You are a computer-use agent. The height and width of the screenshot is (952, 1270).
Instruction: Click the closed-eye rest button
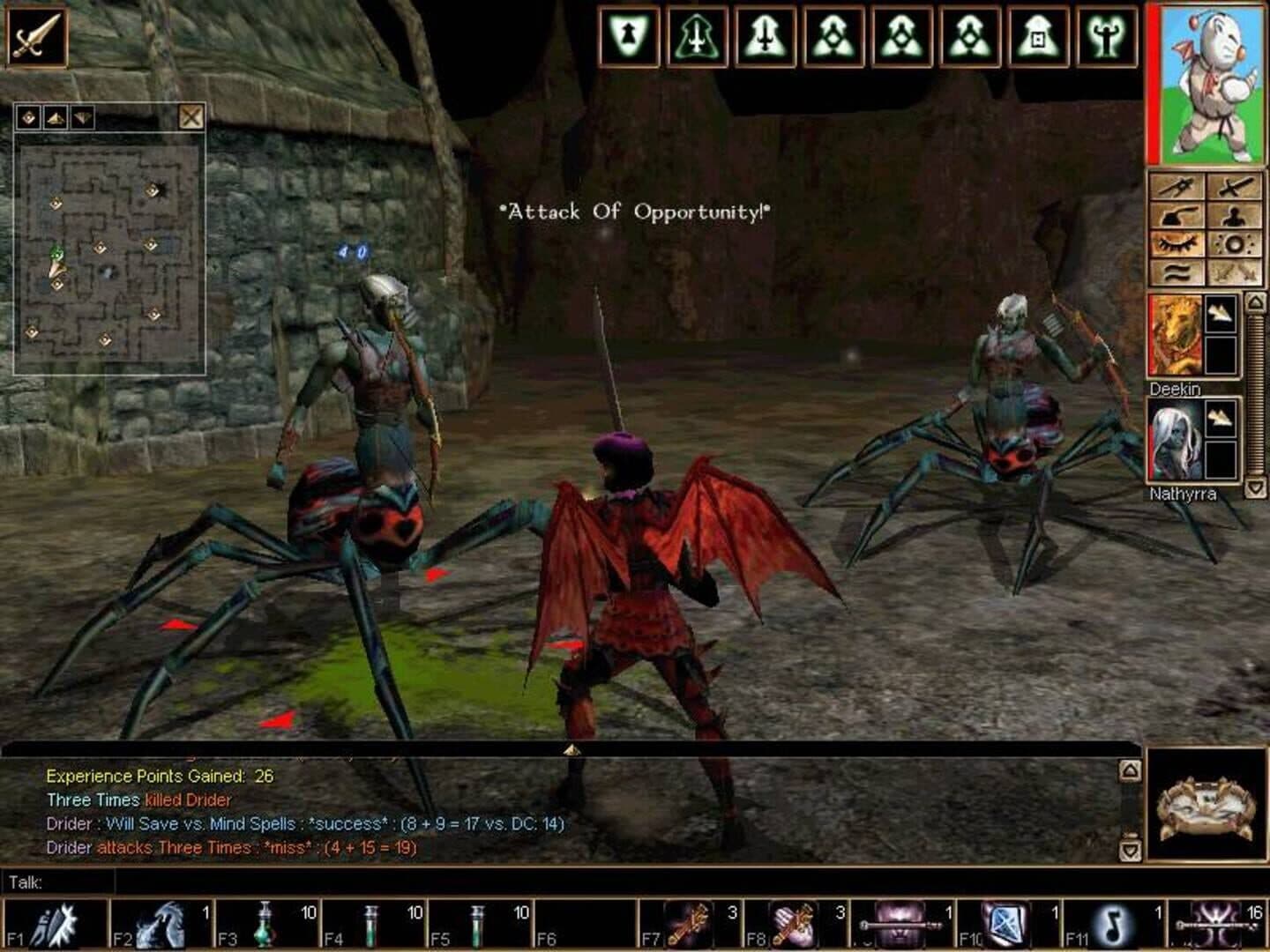click(x=1177, y=244)
